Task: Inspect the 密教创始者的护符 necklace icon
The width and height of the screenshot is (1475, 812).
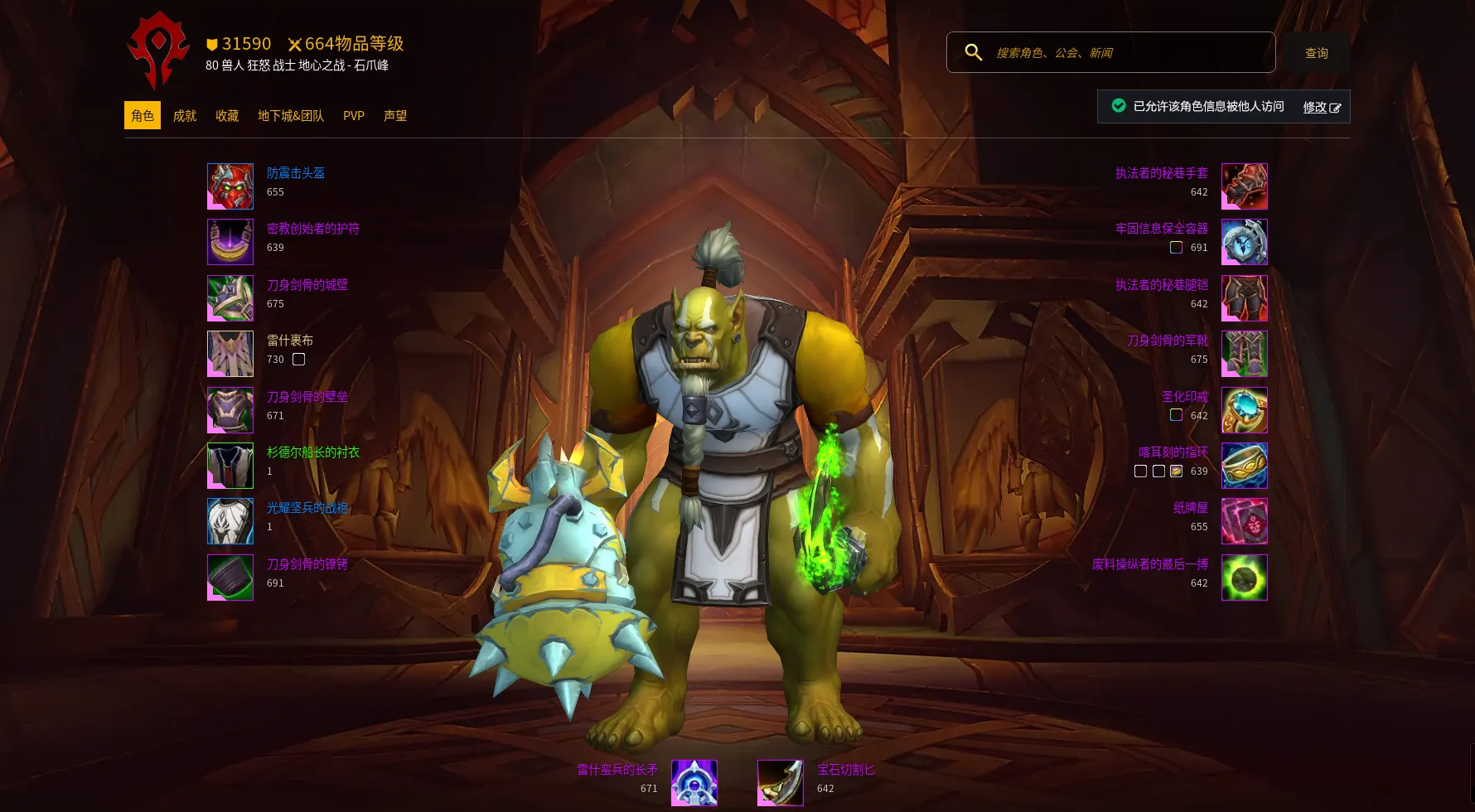Action: [230, 242]
